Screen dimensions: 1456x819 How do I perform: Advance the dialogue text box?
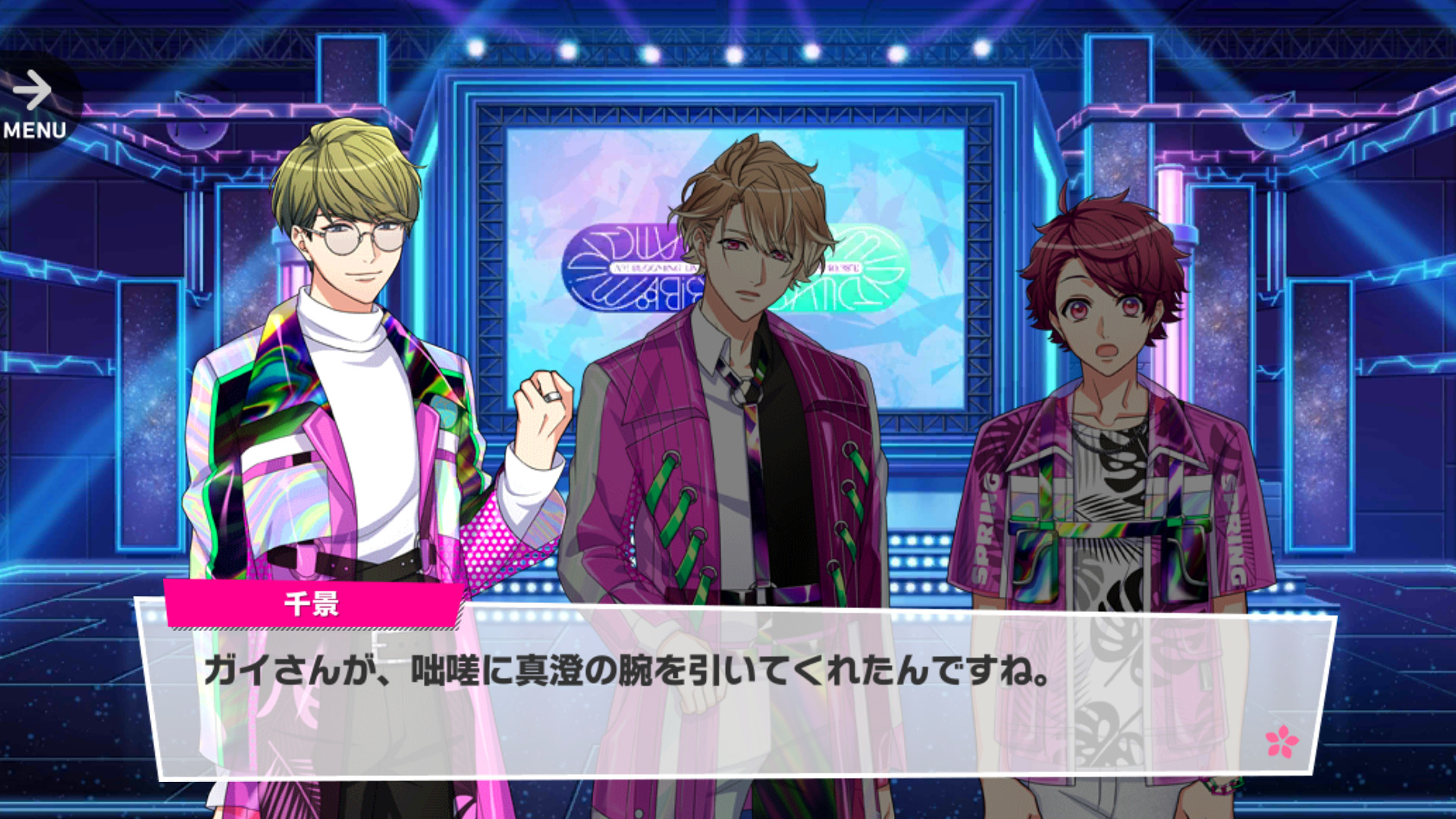736,690
